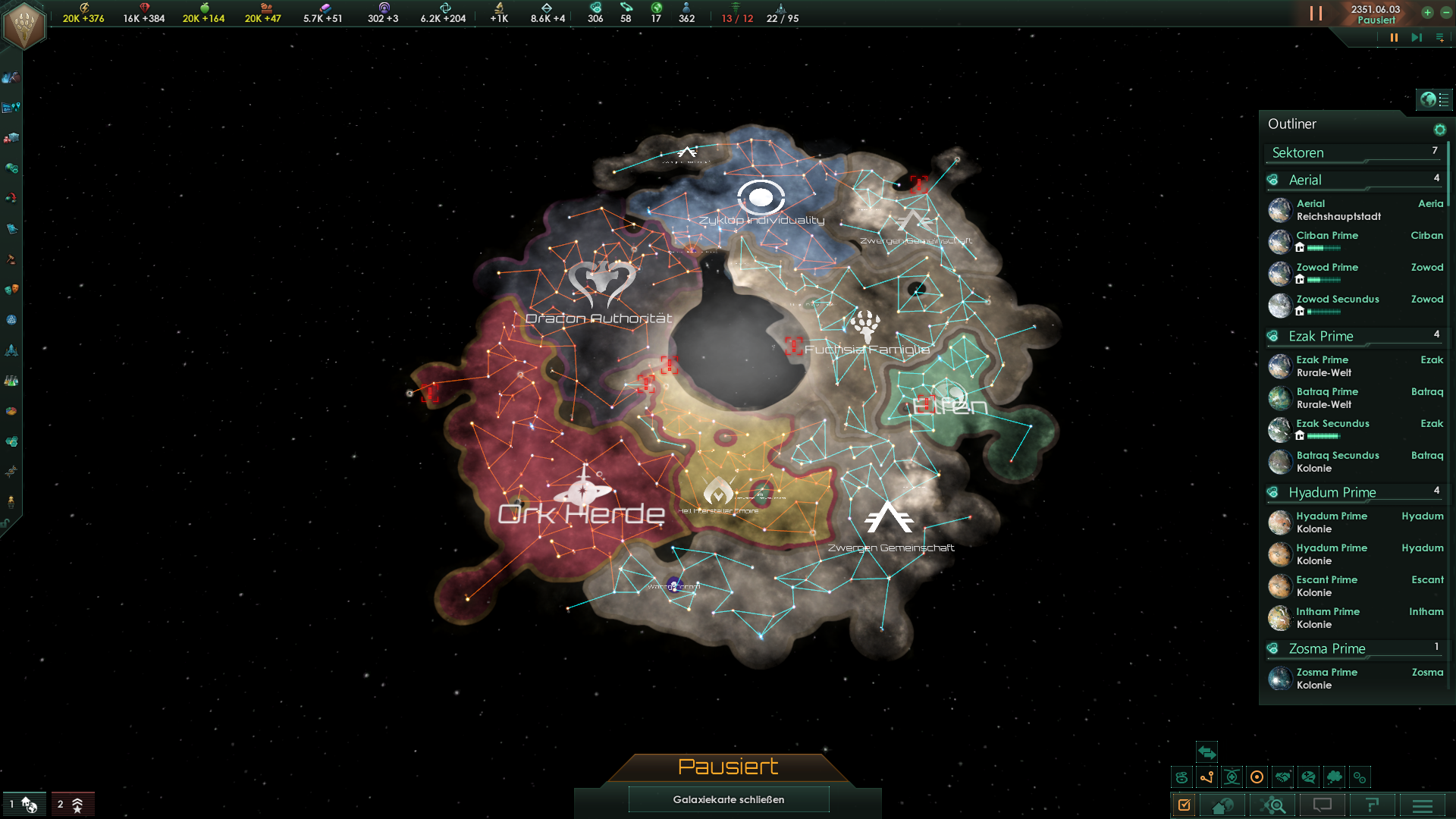Screen dimensions: 1456x819
Task: Open the gavel policies sidebar icon
Action: tap(11, 259)
